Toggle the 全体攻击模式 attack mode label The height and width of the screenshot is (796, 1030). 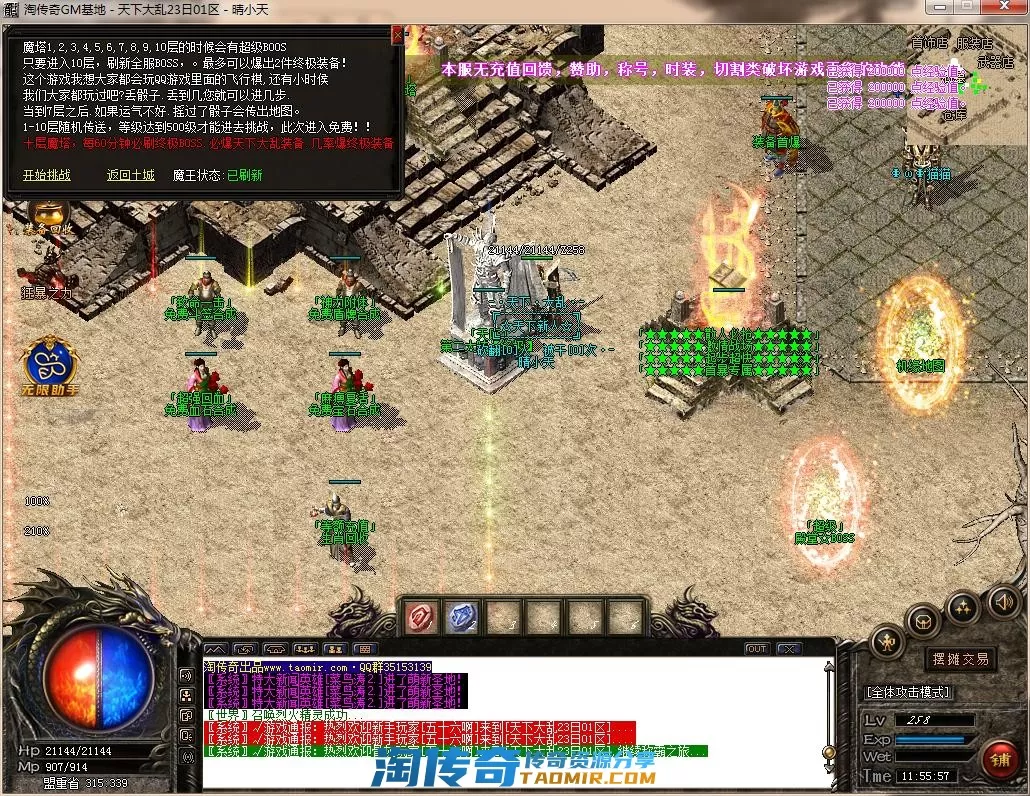[x=908, y=692]
